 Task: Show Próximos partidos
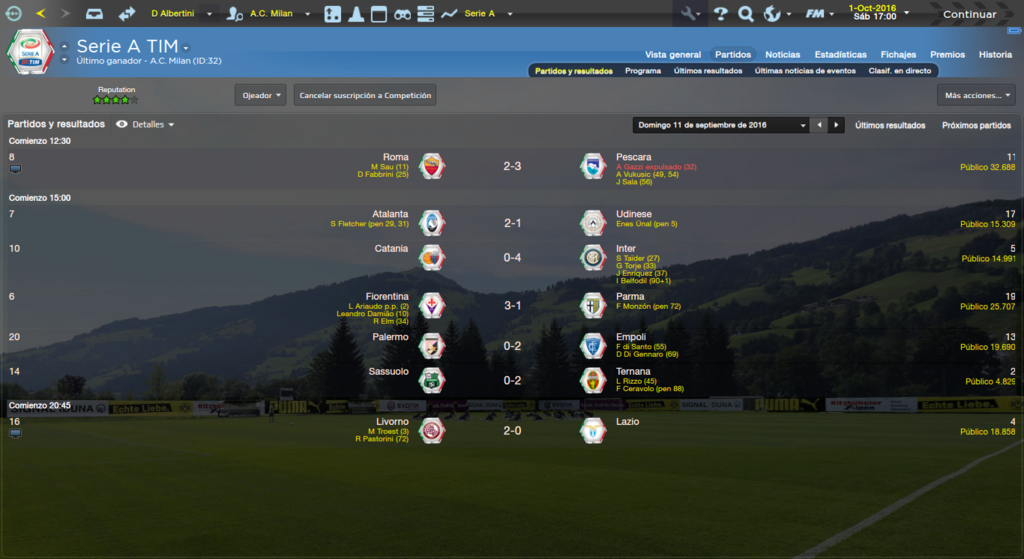(976, 125)
